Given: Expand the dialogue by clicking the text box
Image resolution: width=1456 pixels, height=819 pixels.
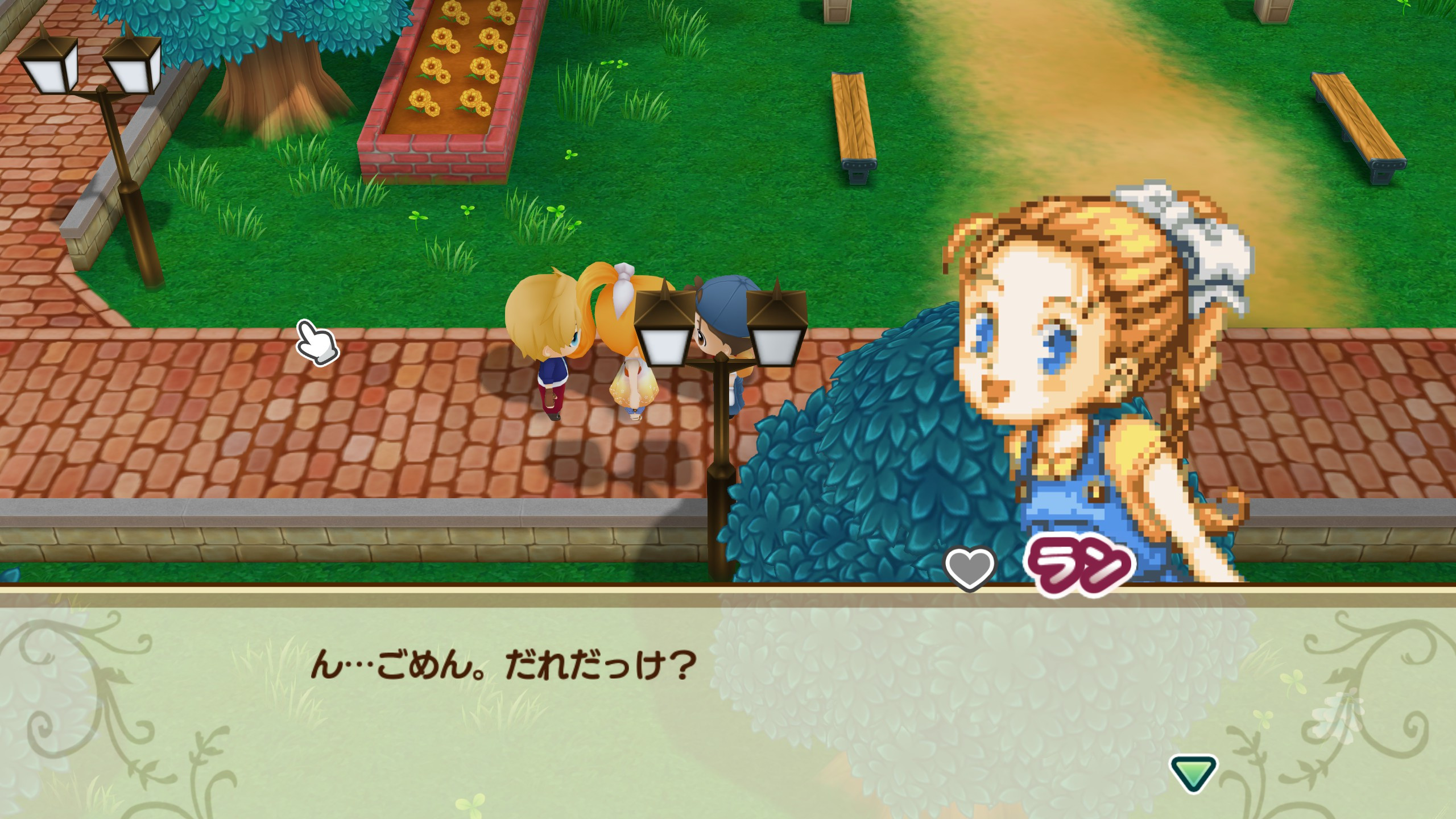Looking at the screenshot, I should pyautogui.click(x=728, y=711).
